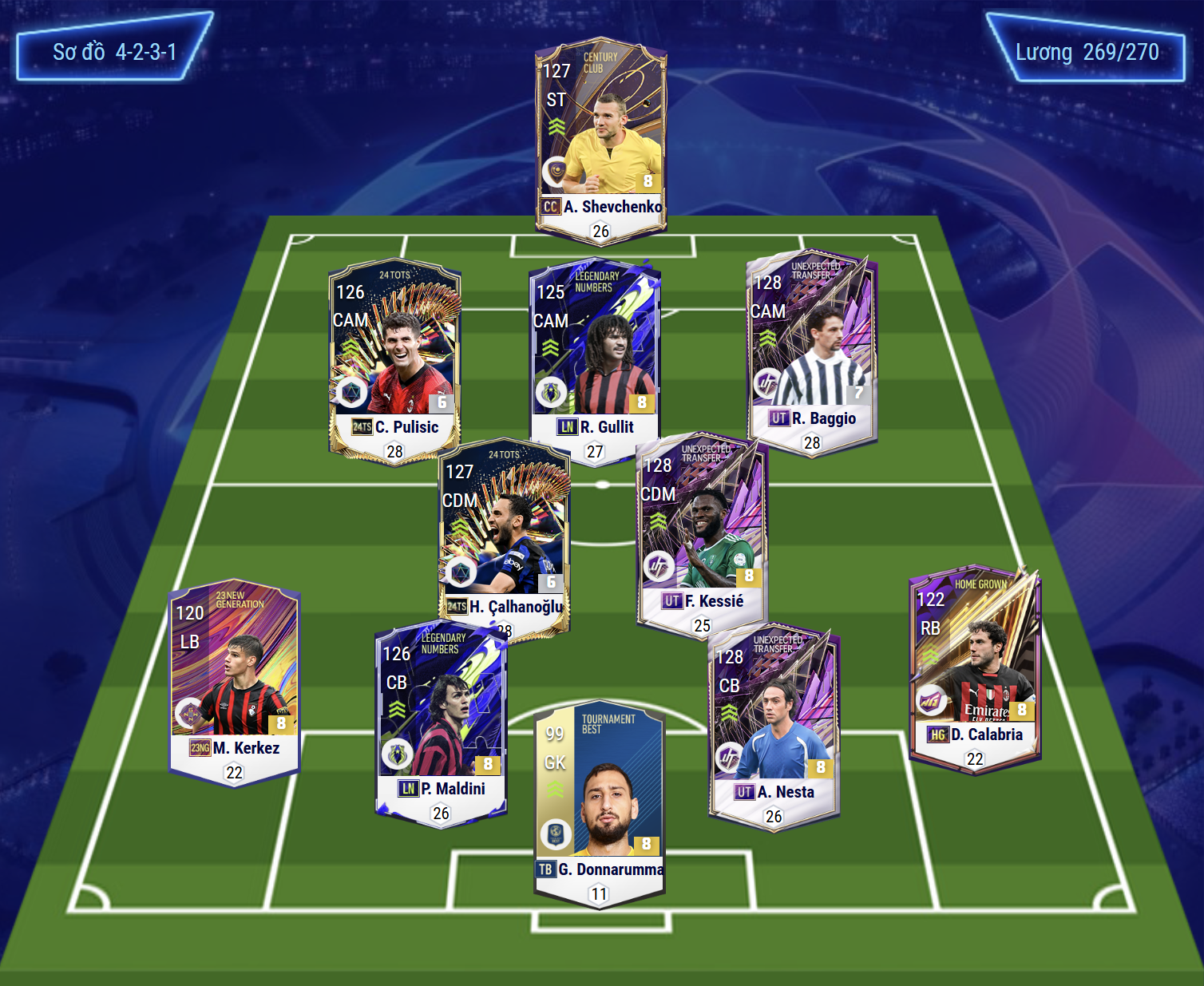Select the R. Gullit CAM card
Image resolution: width=1204 pixels, height=986 pixels.
point(595,359)
